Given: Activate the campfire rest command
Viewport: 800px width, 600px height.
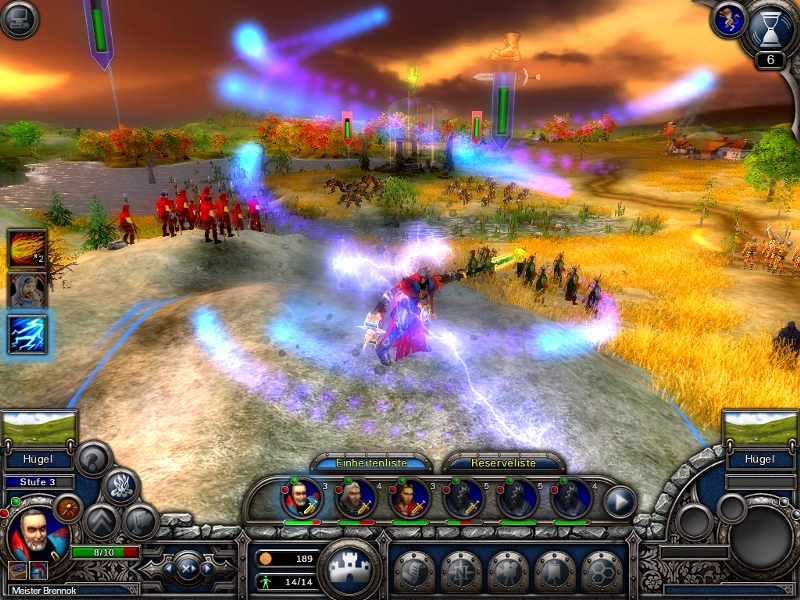Looking at the screenshot, I should [121, 487].
